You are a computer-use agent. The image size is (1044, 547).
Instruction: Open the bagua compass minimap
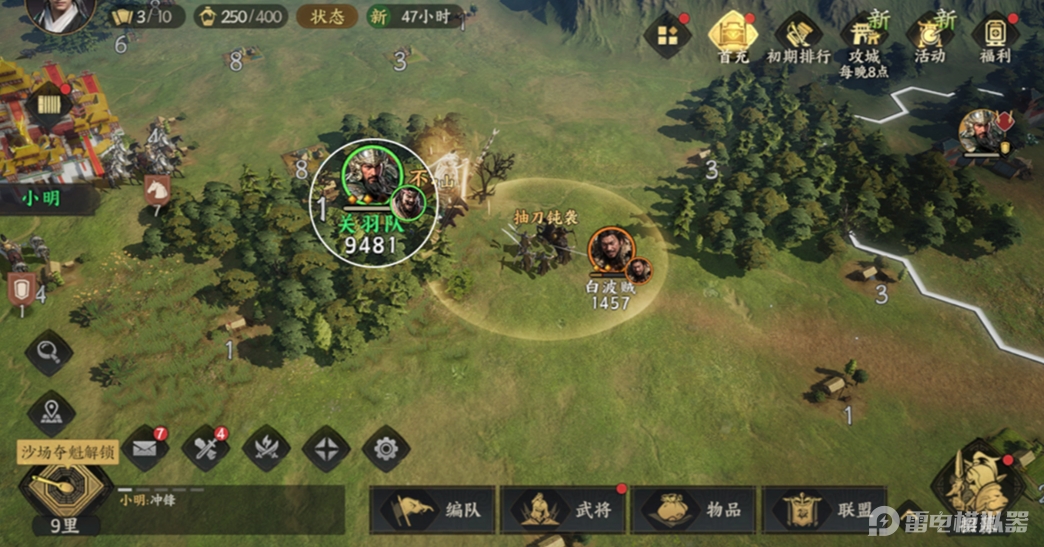pos(64,487)
